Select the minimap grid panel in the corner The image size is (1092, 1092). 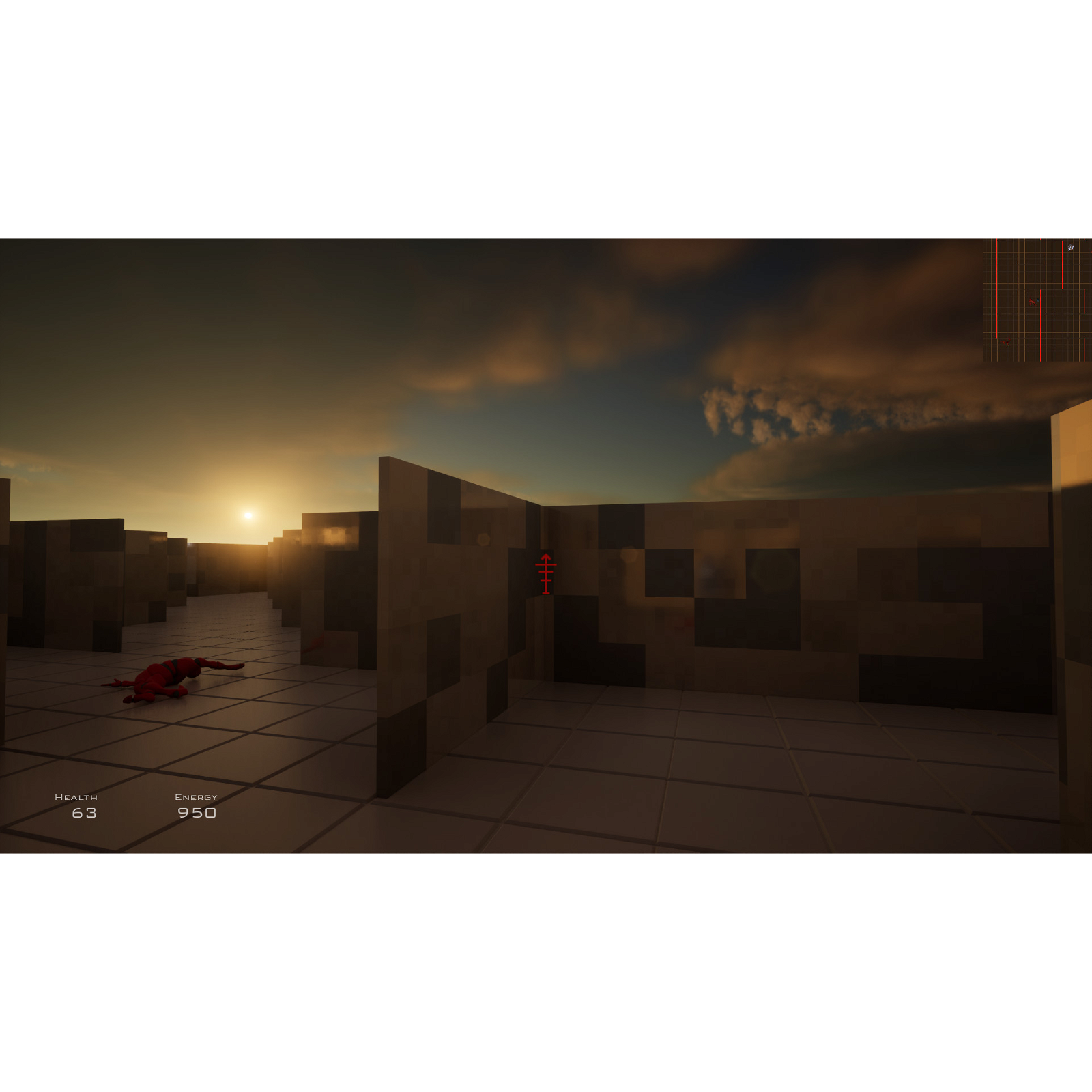(x=1036, y=300)
